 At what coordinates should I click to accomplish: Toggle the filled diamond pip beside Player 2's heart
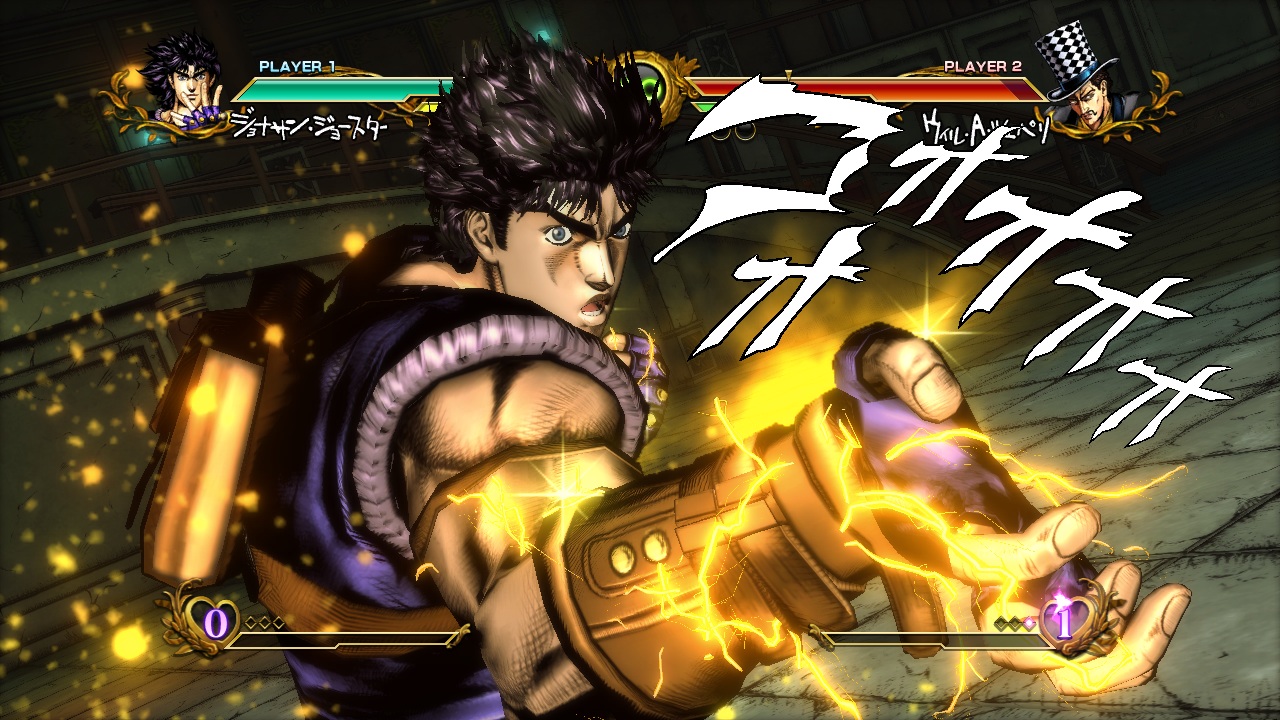pos(1028,622)
